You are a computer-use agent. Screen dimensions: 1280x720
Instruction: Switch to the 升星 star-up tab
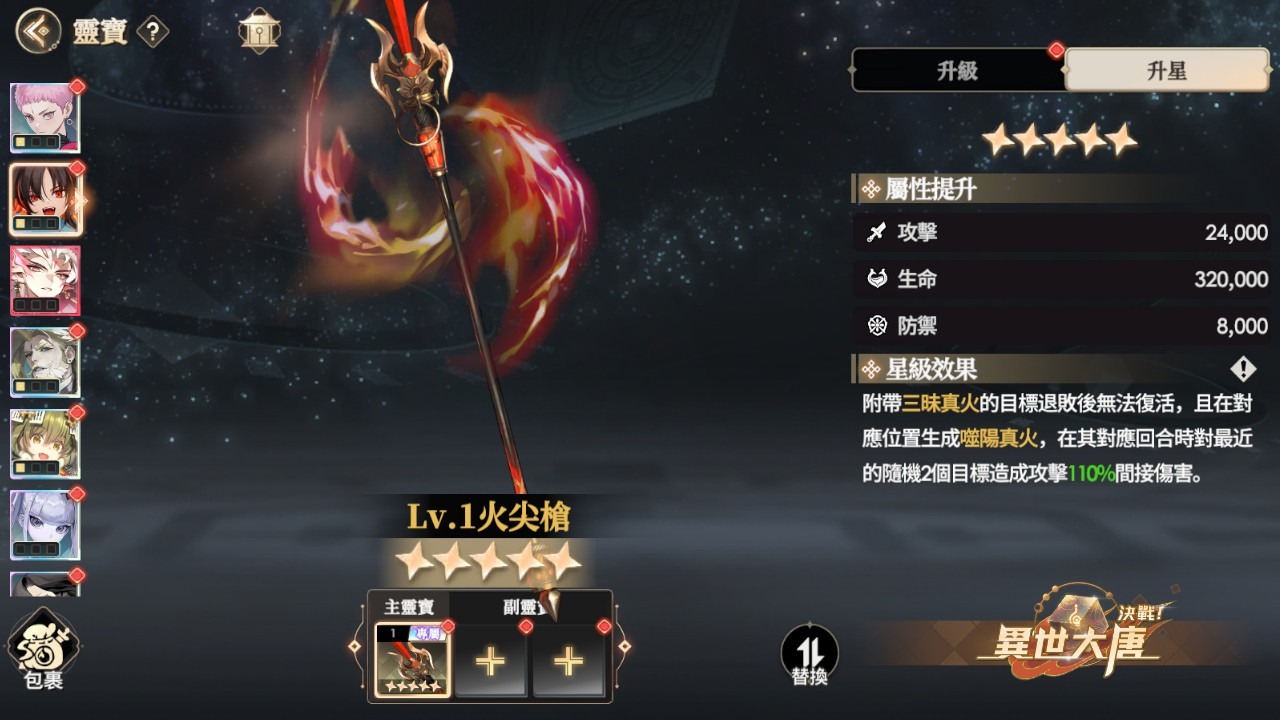tap(1168, 71)
